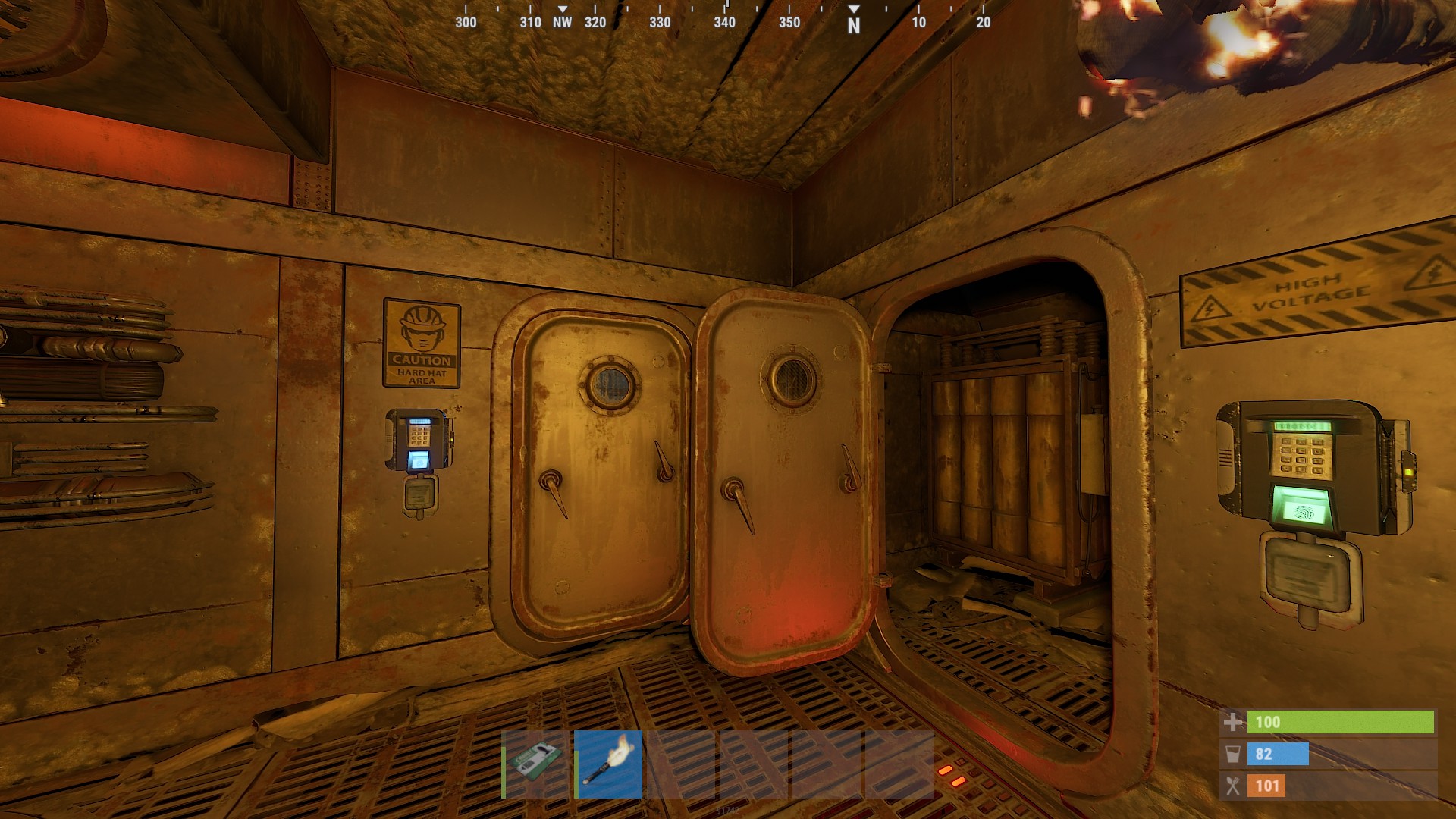1456x819 pixels.
Task: Select the green keycard hotbar slot
Action: pos(535,764)
